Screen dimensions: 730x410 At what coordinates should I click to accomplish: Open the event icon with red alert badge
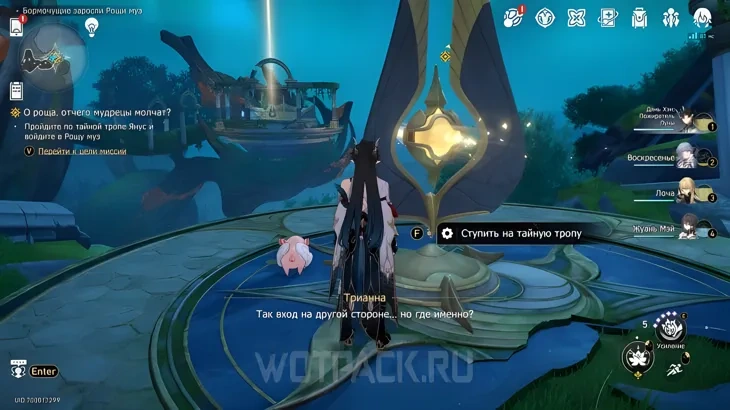pyautogui.click(x=513, y=16)
